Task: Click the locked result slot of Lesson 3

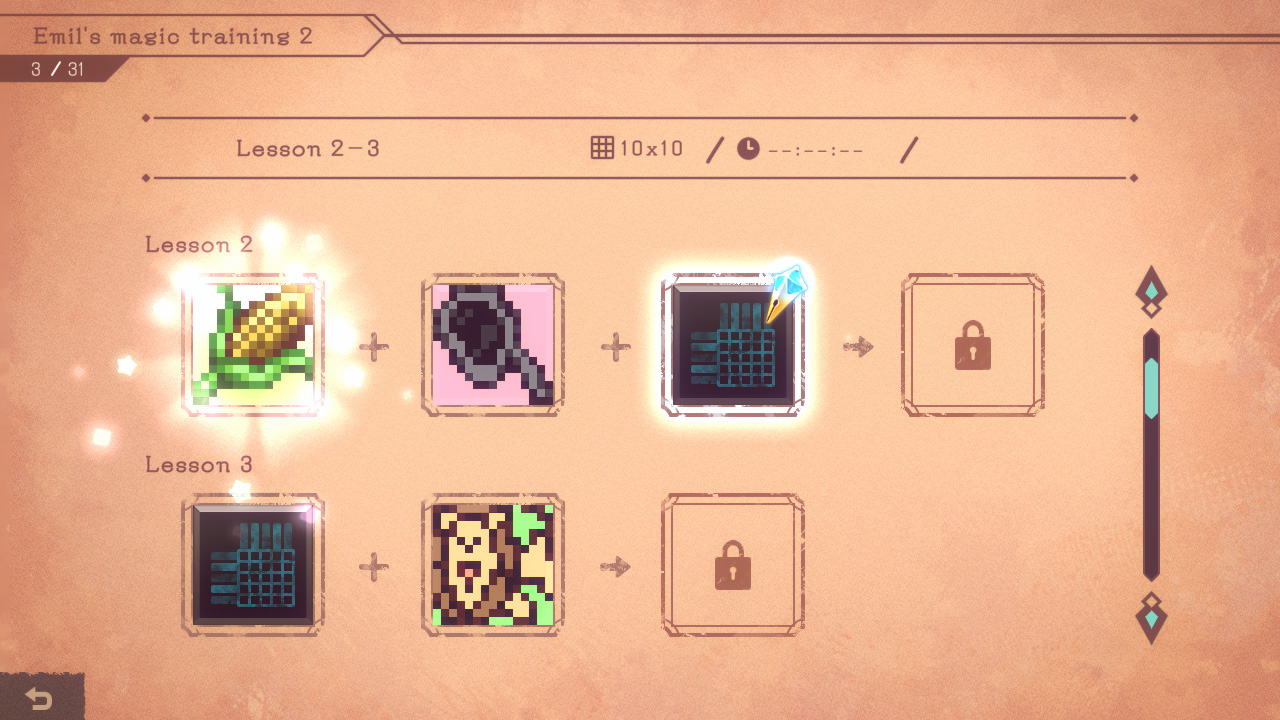Action: (x=733, y=565)
